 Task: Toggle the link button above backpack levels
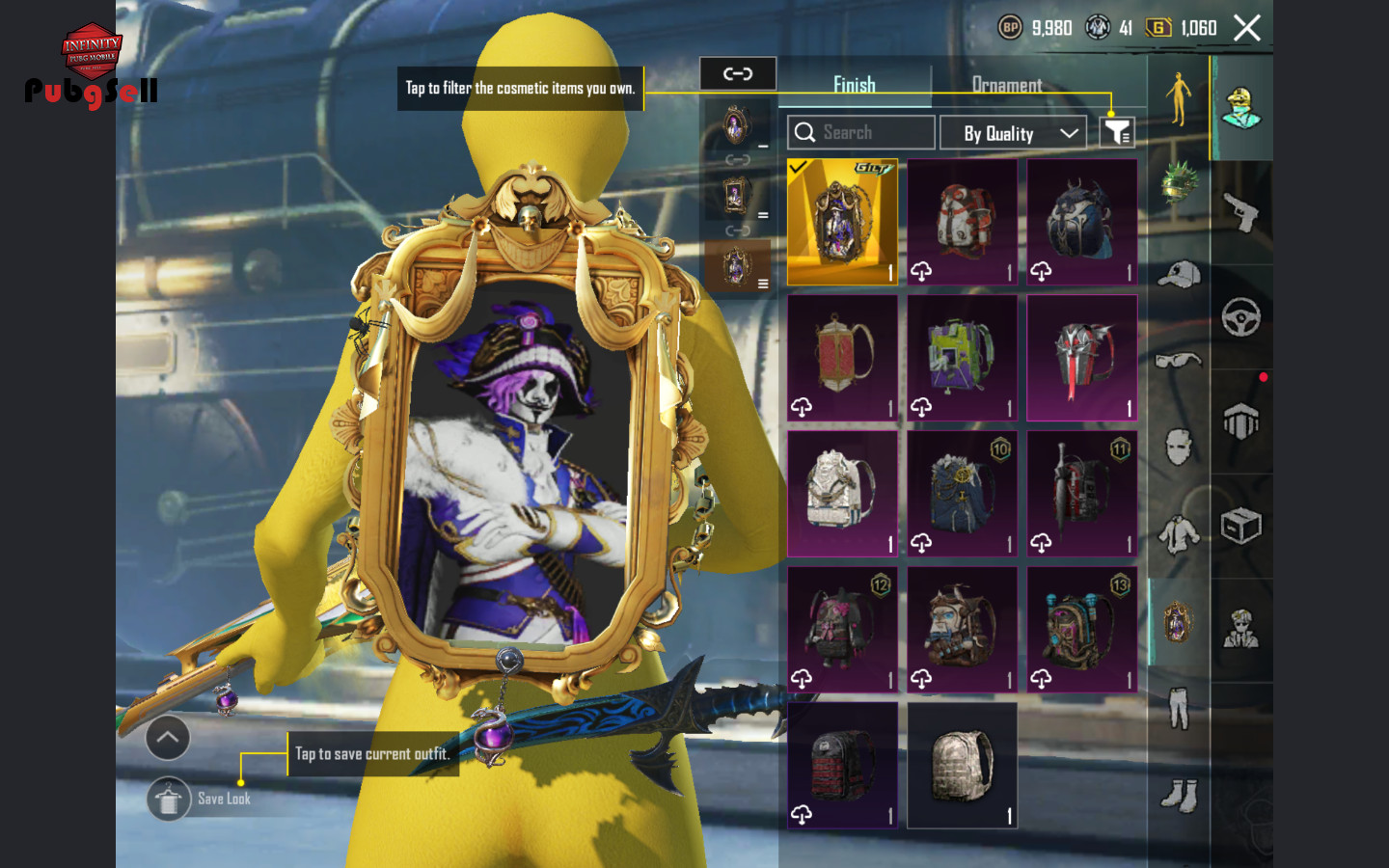click(738, 73)
